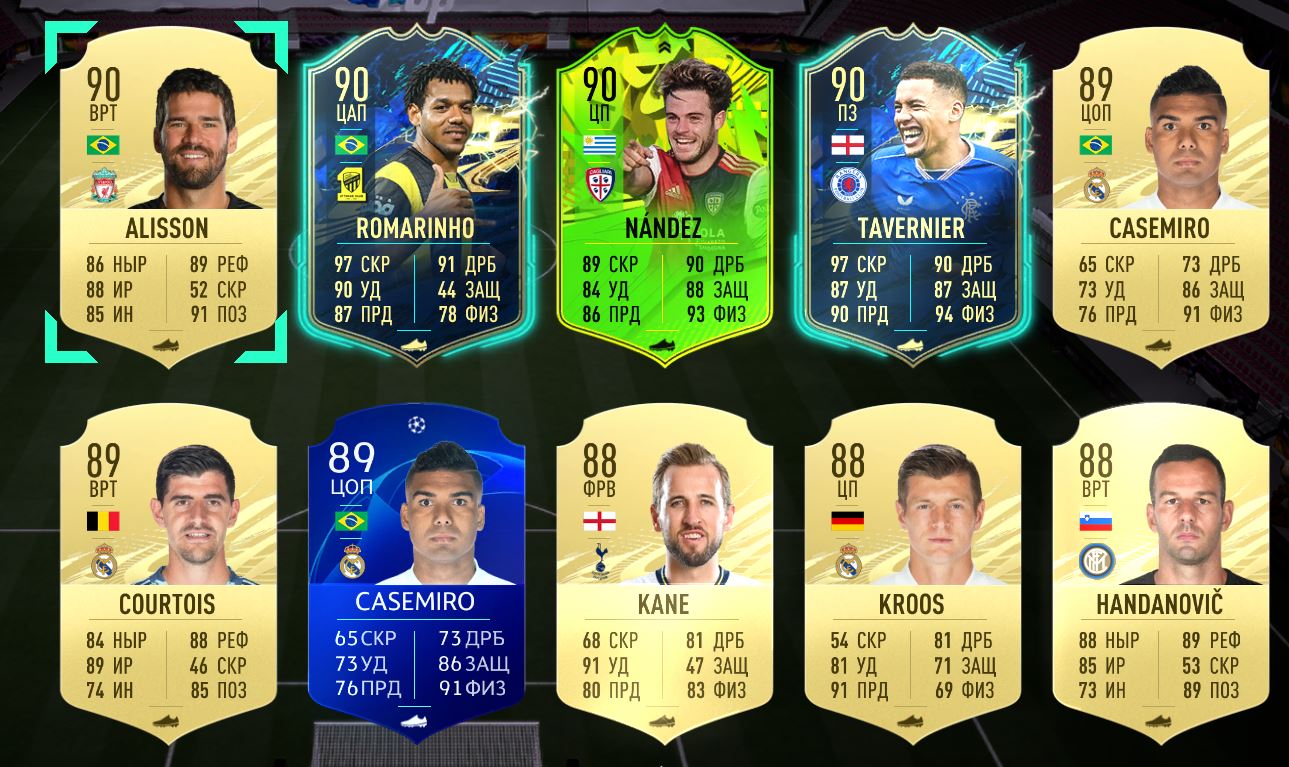The height and width of the screenshot is (767, 1289).
Task: Select the Cagliari badge on Nández's card
Action: tap(598, 183)
